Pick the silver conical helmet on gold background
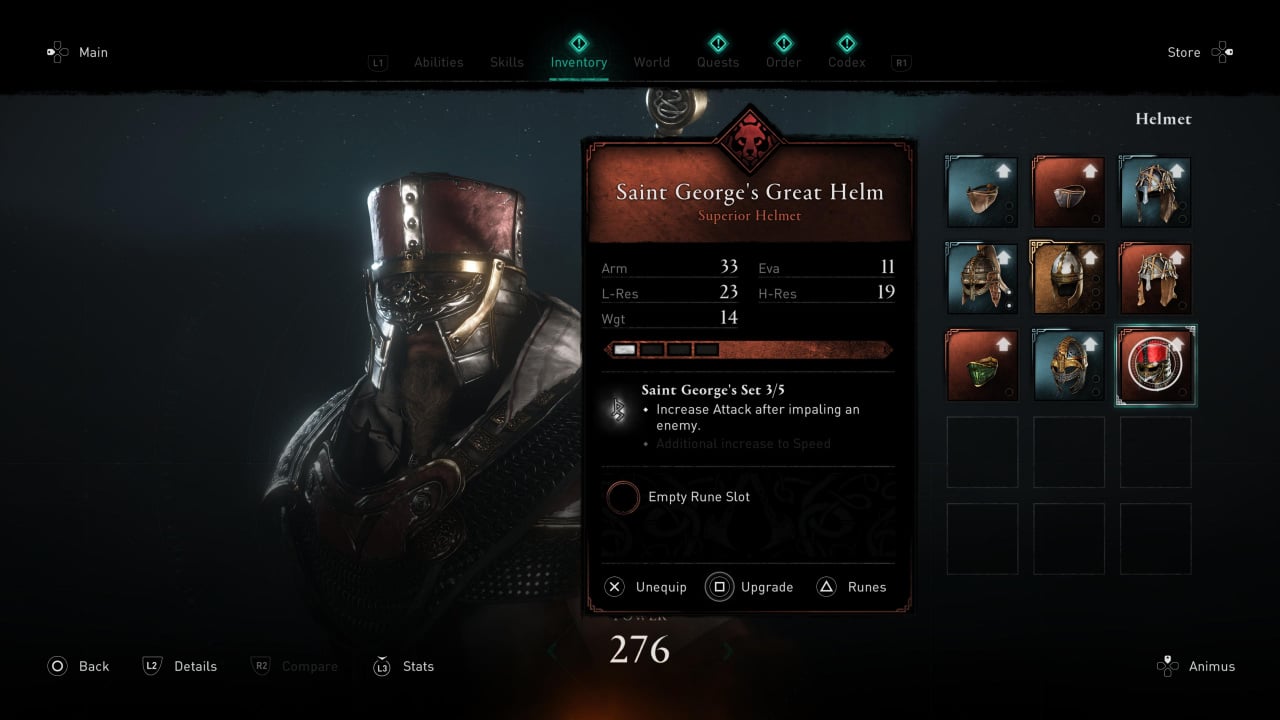Viewport: 1280px width, 720px height. (1068, 279)
